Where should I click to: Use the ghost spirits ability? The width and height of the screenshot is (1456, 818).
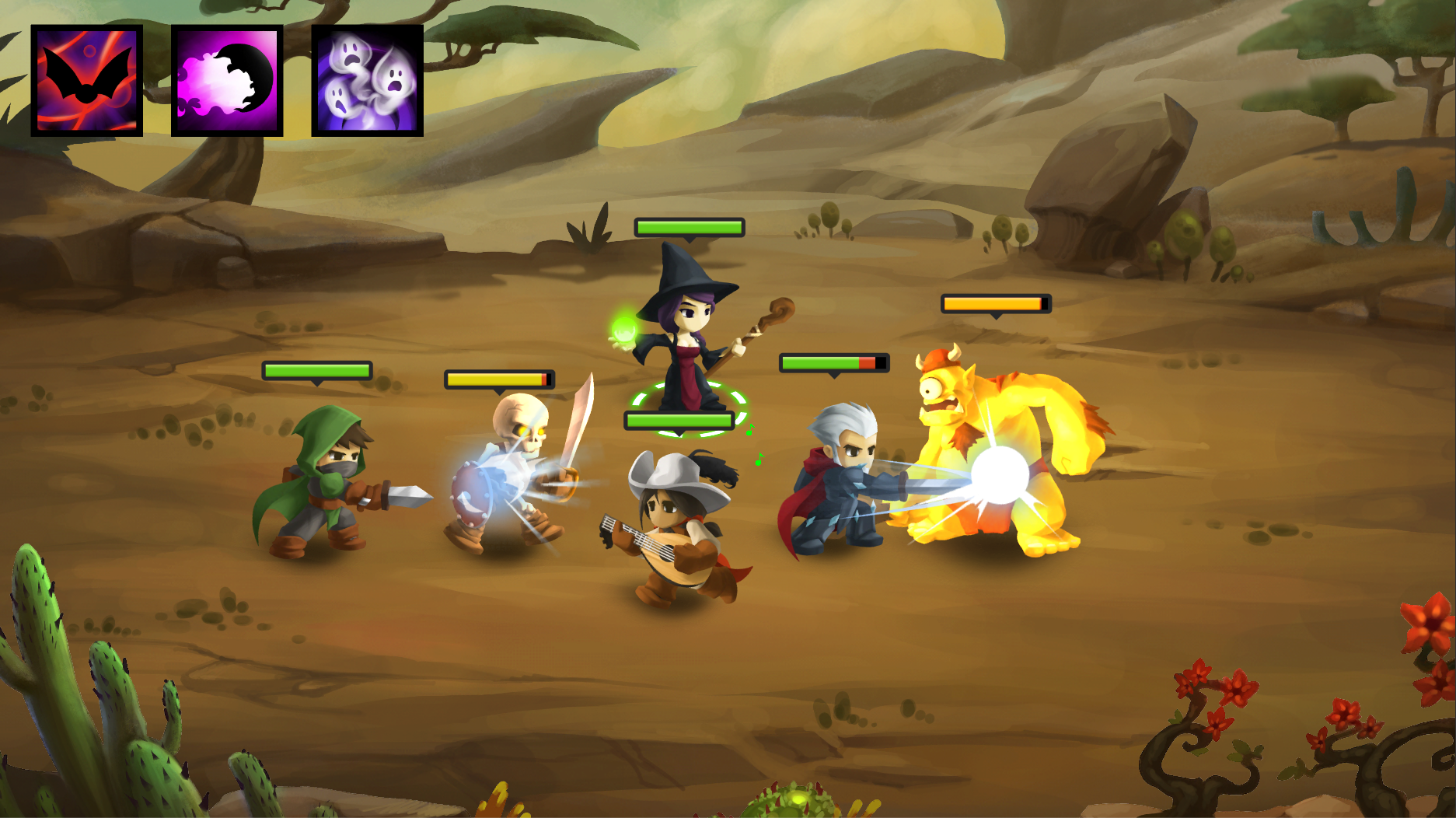point(367,81)
